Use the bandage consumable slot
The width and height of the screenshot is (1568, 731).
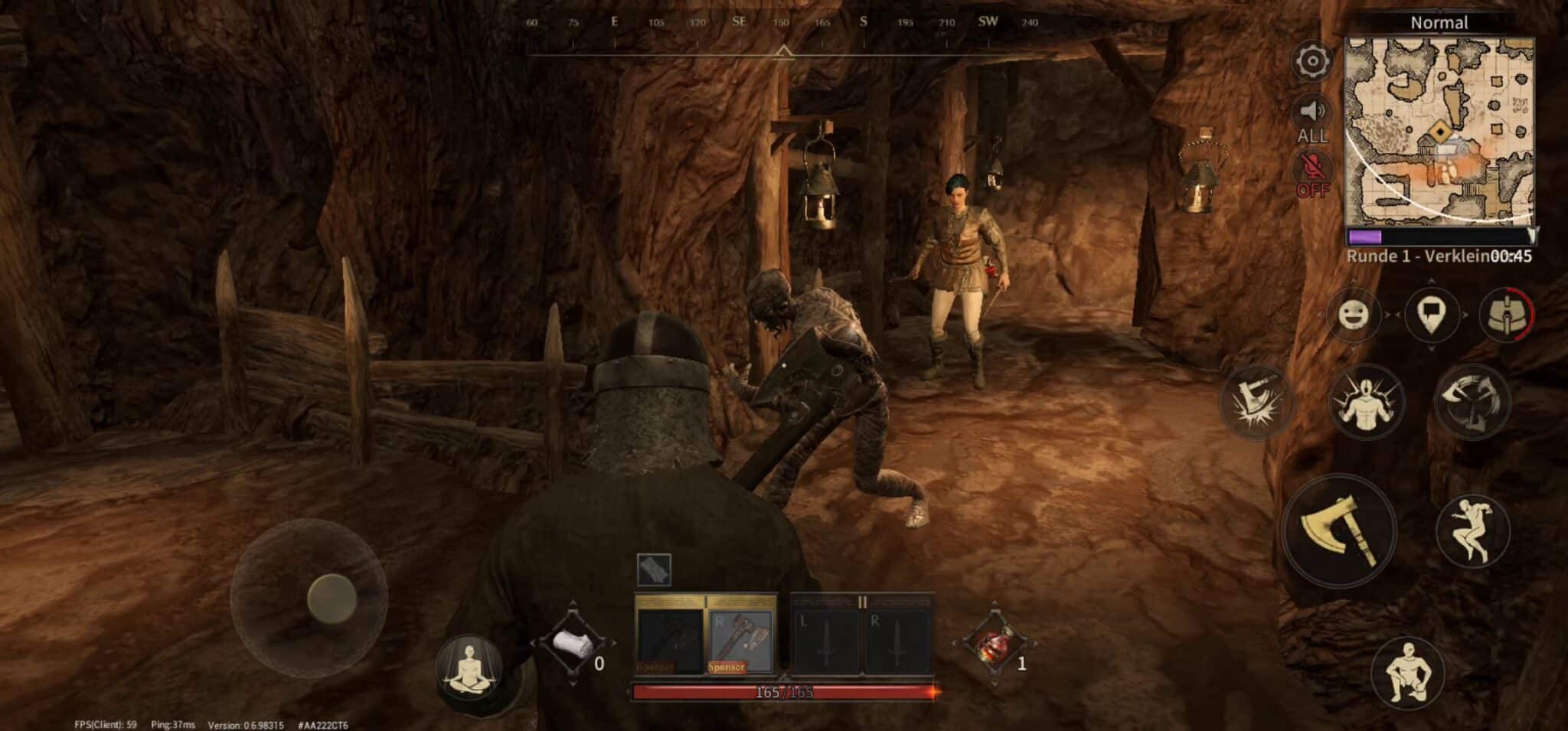pyautogui.click(x=572, y=645)
